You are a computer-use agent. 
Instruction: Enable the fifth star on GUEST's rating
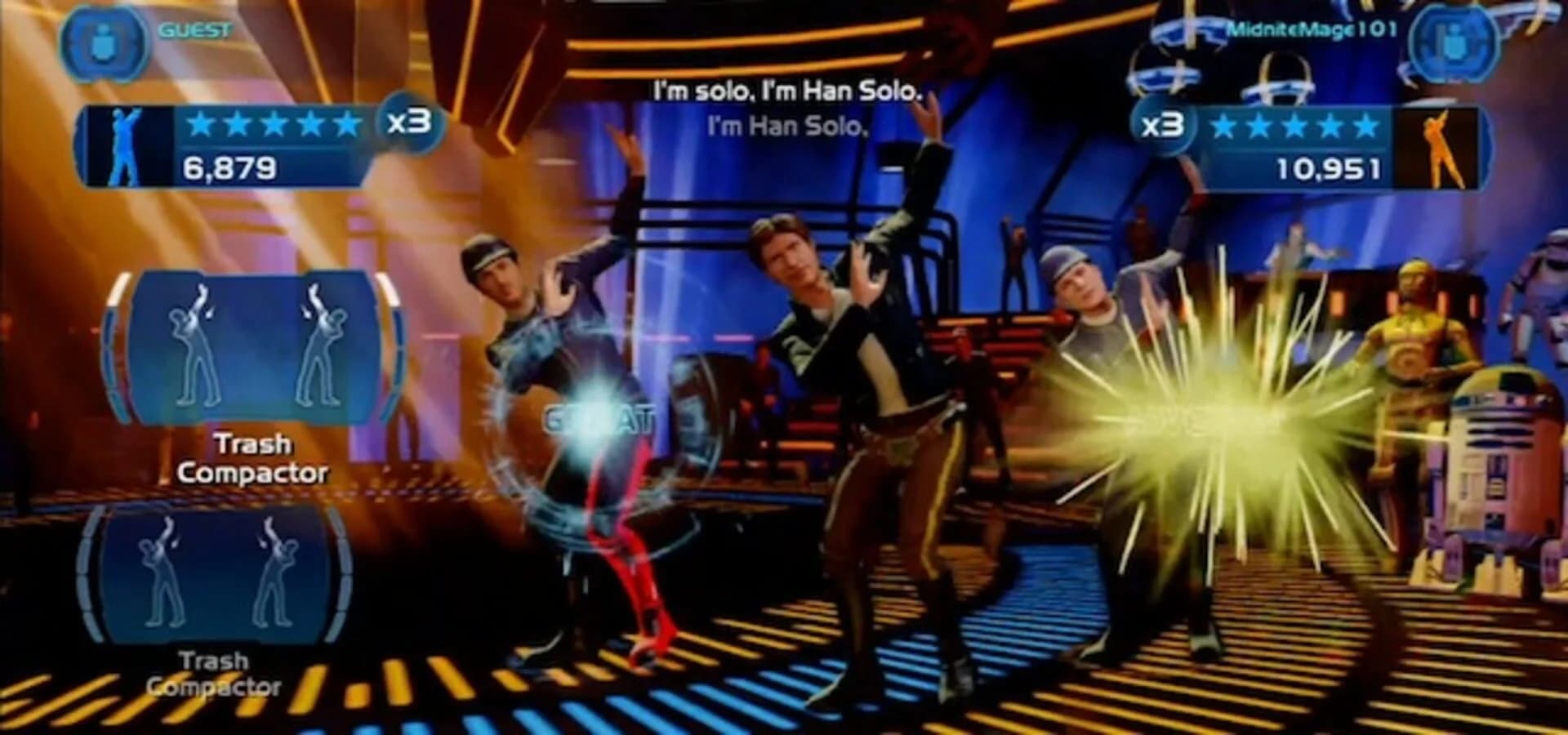pyautogui.click(x=345, y=124)
